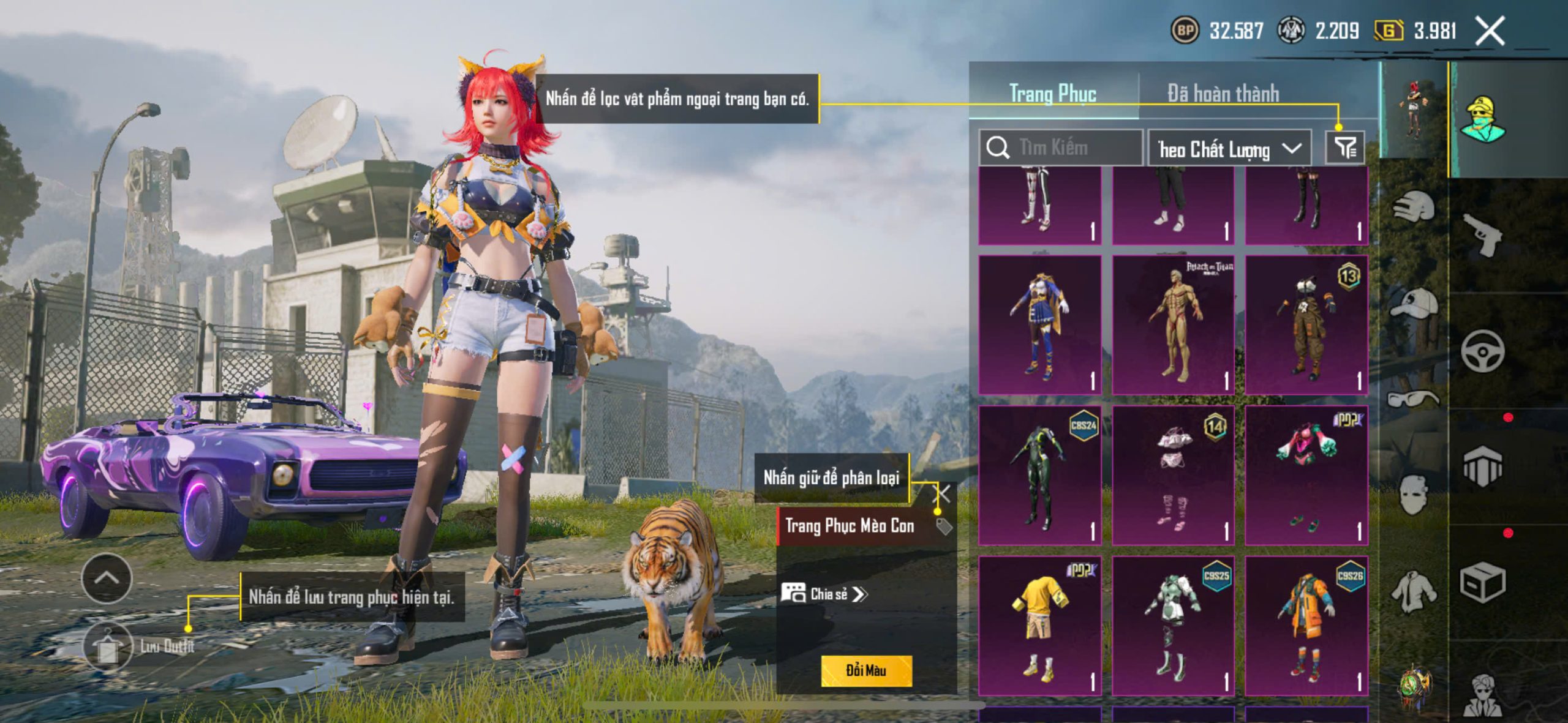1568x723 pixels.
Task: Select the green C8S24 suit outfit
Action: (1040, 475)
